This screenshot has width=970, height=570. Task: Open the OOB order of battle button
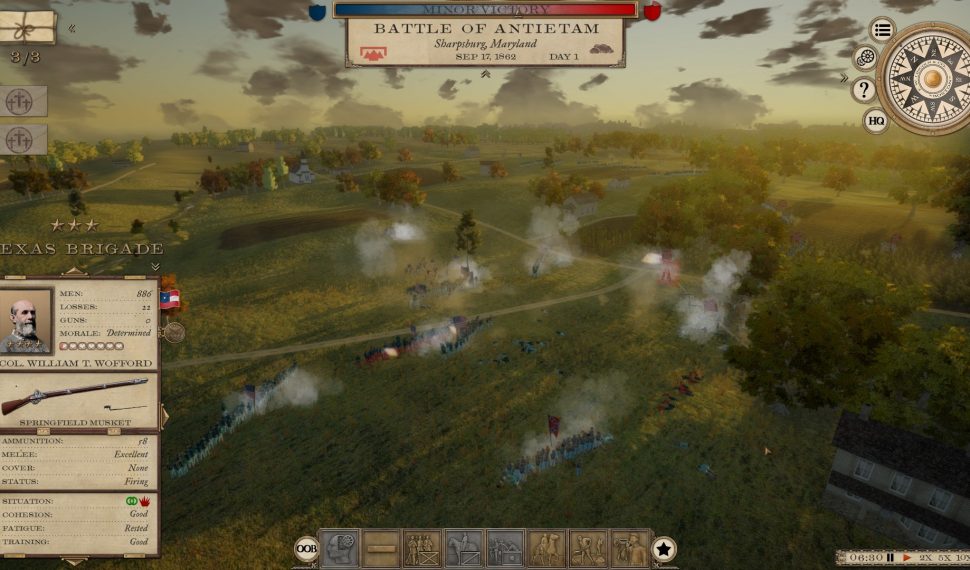coord(306,548)
